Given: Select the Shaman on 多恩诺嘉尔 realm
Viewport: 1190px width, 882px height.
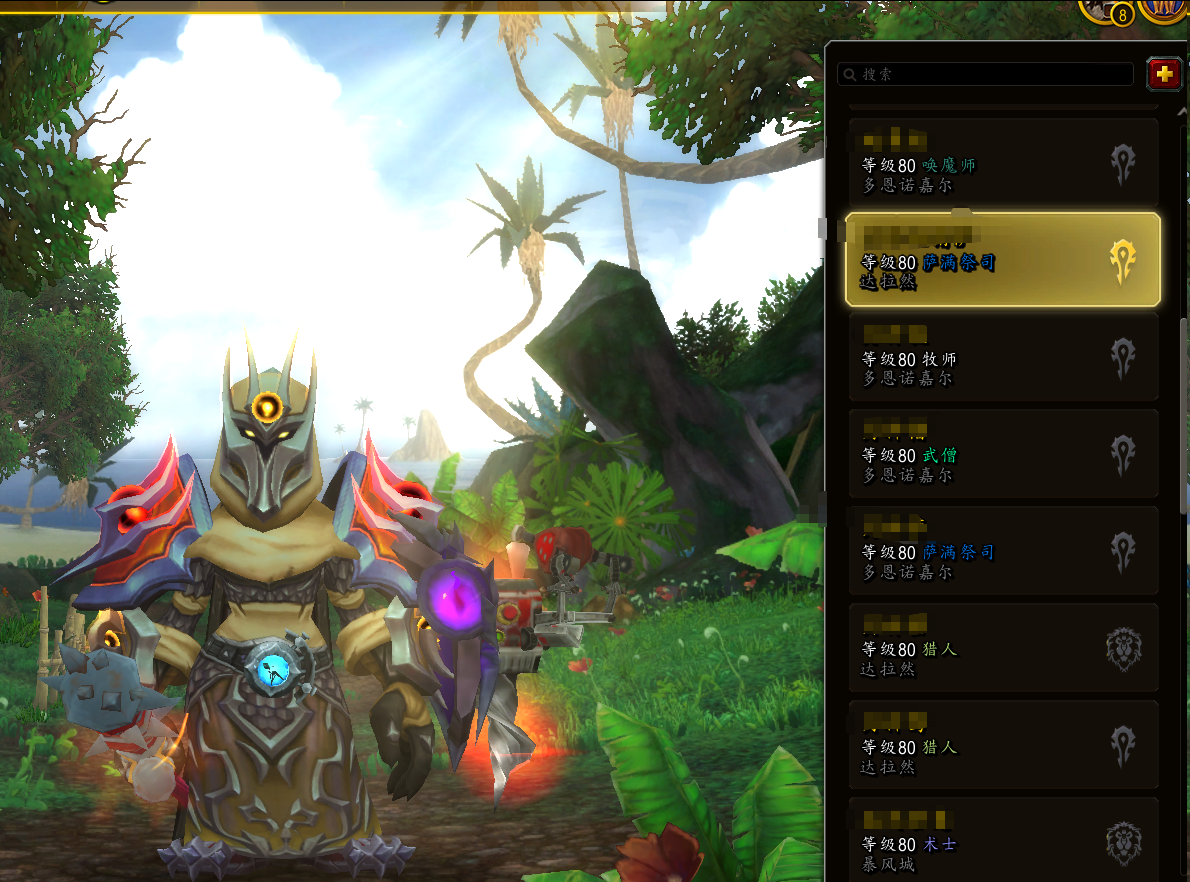Looking at the screenshot, I should pyautogui.click(x=1002, y=550).
